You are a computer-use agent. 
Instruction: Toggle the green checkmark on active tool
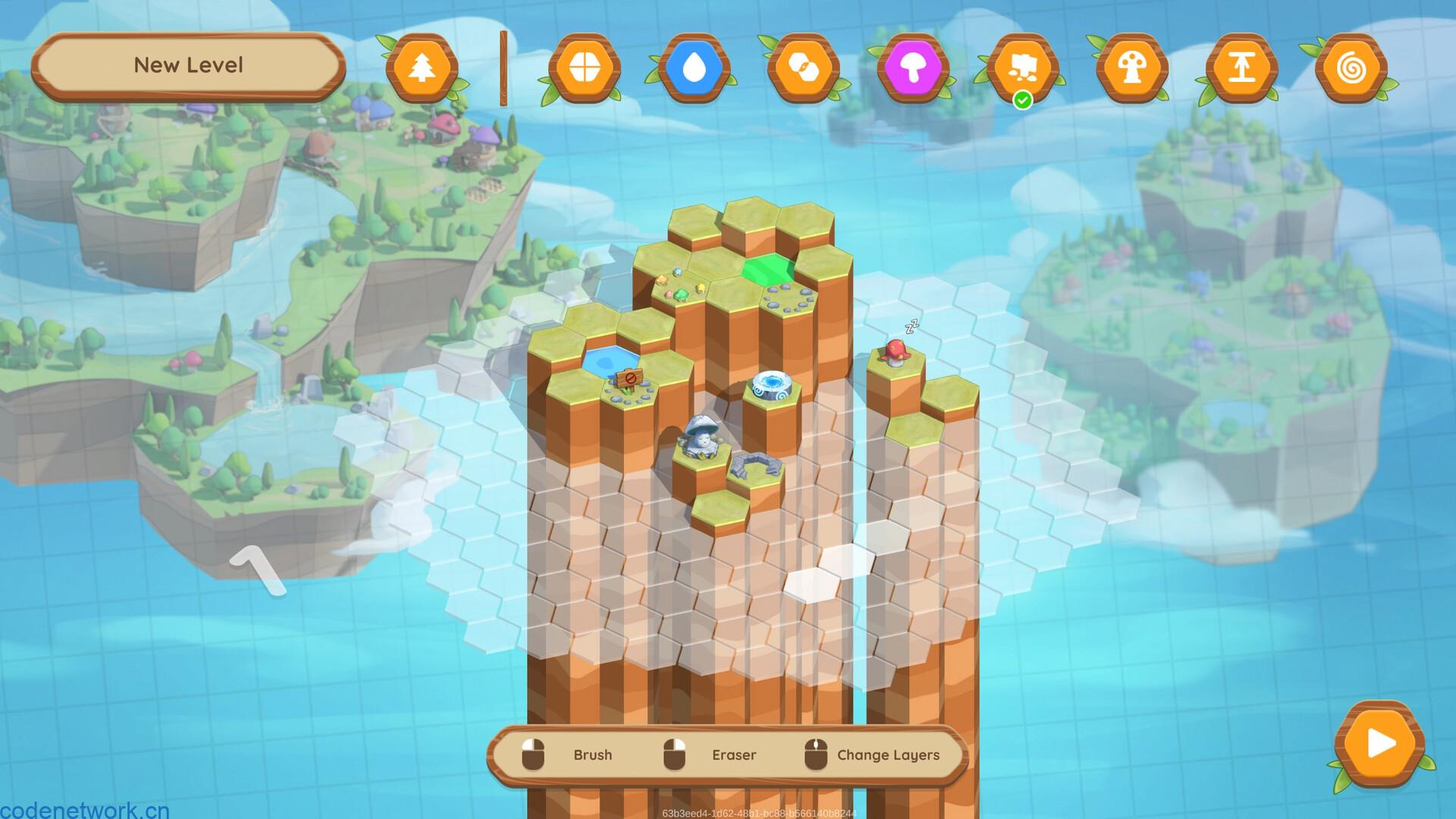pos(1022,97)
